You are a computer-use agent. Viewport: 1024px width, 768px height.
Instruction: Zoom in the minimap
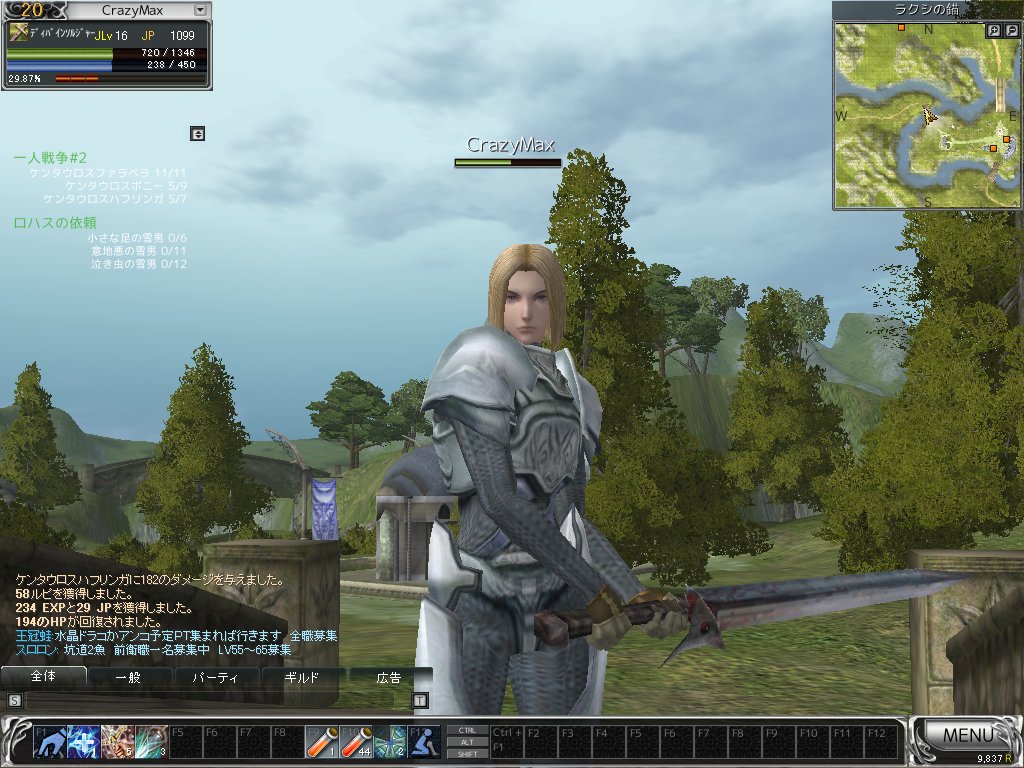coord(993,31)
